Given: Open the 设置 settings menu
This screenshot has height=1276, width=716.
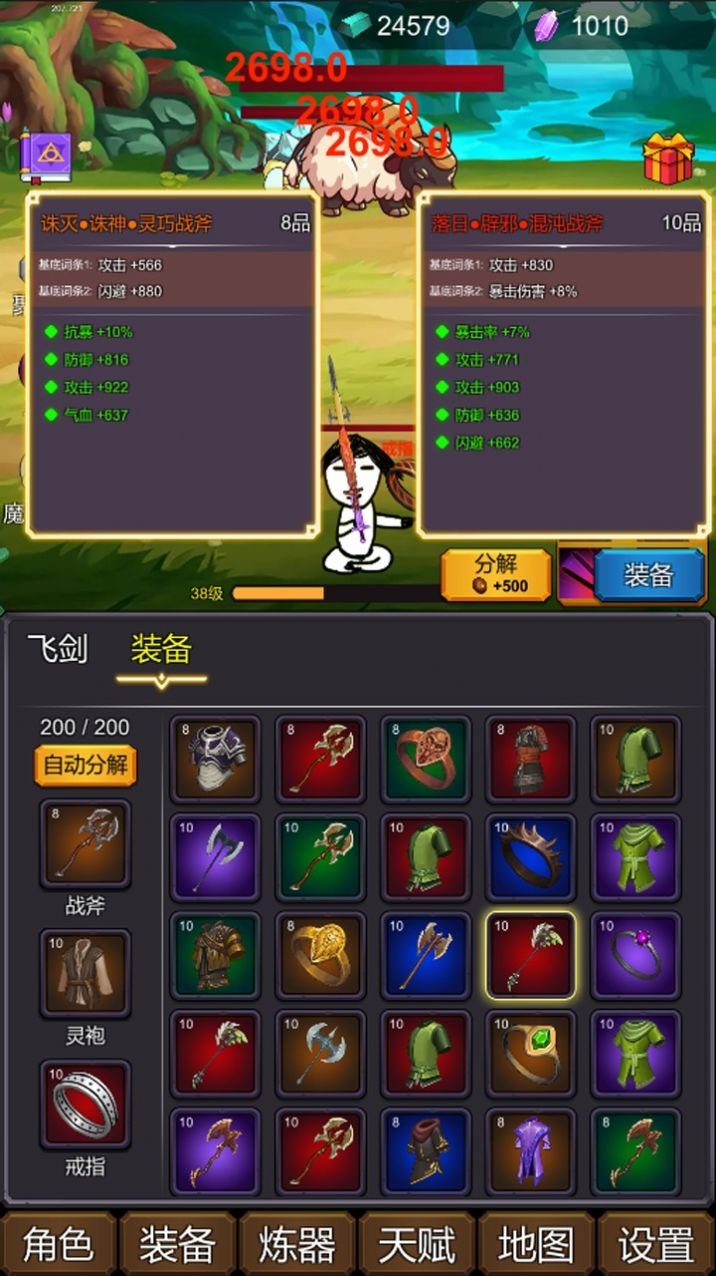Looking at the screenshot, I should pos(656,1245).
